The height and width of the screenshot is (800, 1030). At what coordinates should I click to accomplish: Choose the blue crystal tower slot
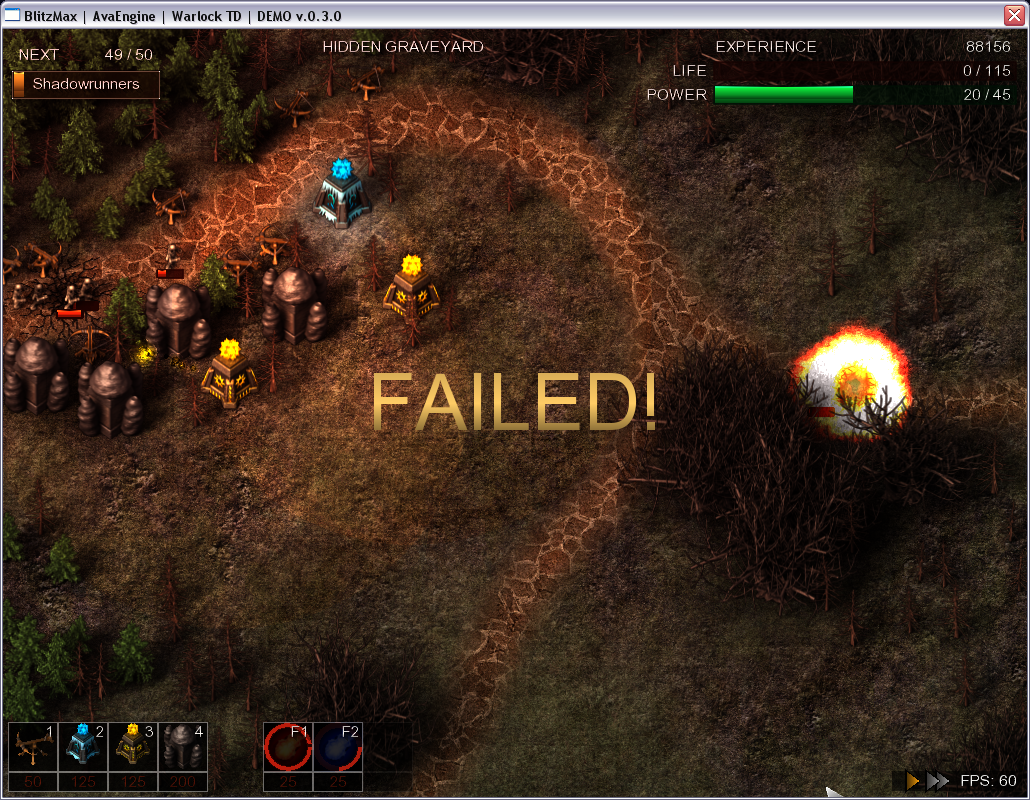83,747
